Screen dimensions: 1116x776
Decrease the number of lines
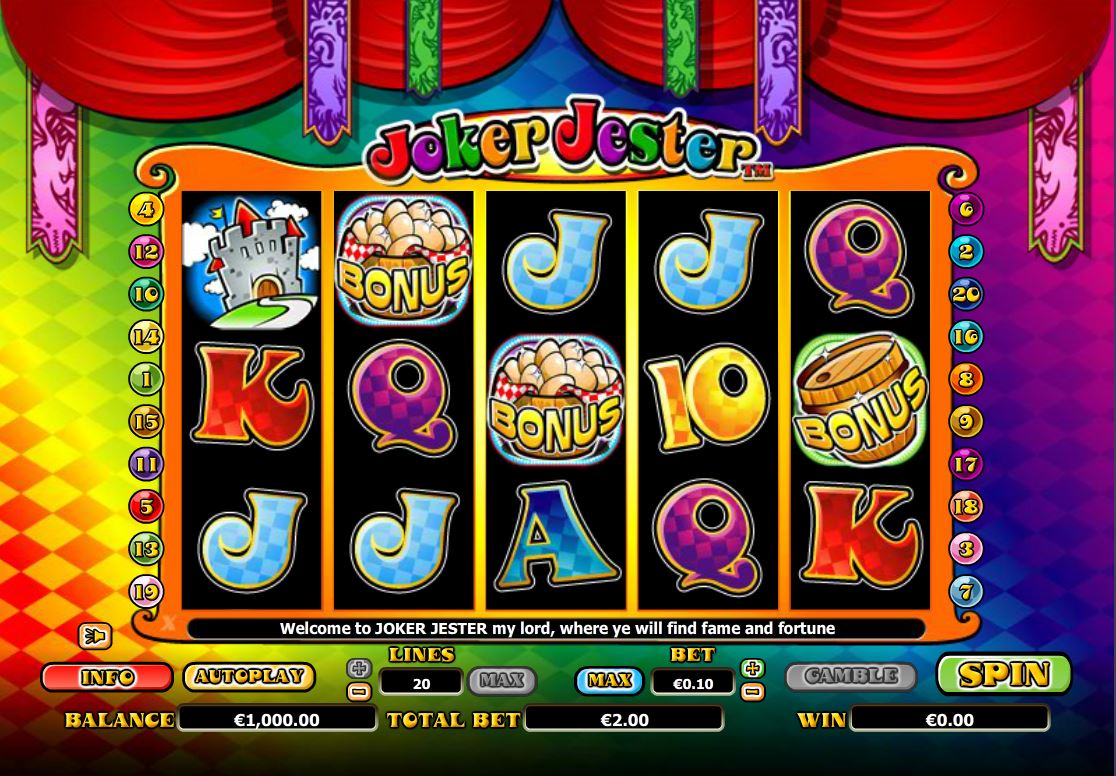click(358, 691)
